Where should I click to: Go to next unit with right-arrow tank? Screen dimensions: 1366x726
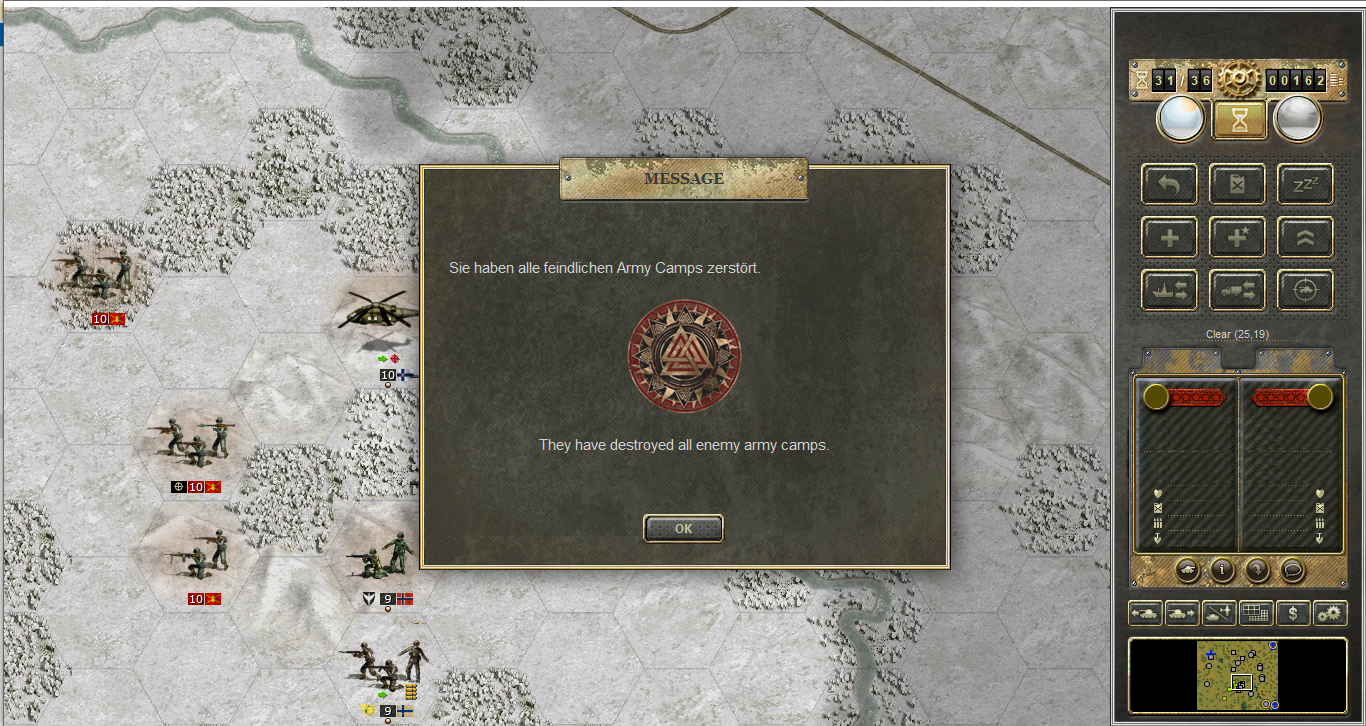tap(1183, 613)
